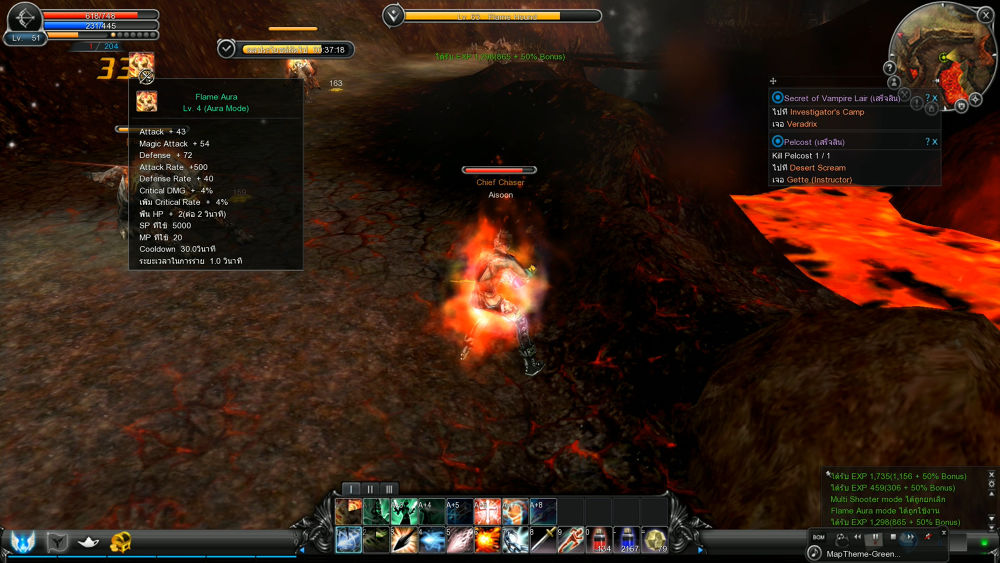Switch to hotbar page II

(370, 489)
